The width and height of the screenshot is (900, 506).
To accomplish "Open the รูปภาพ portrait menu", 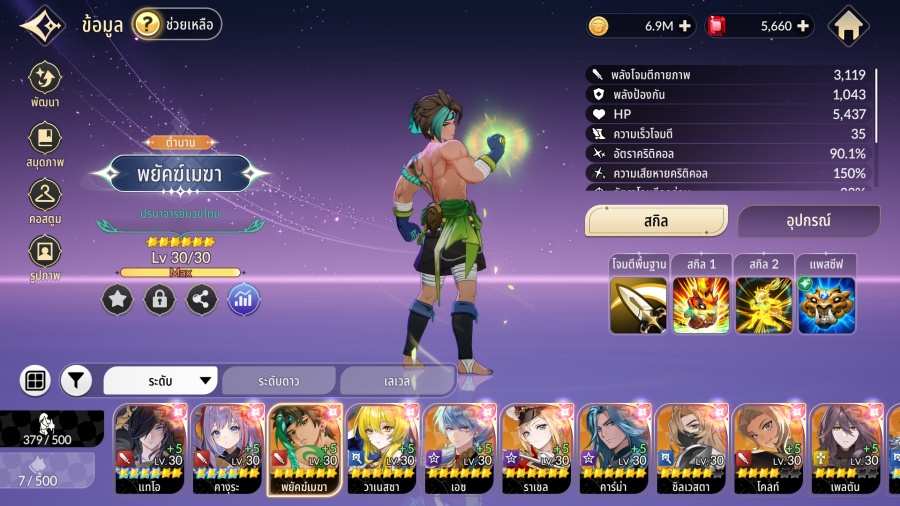I will 45,259.
